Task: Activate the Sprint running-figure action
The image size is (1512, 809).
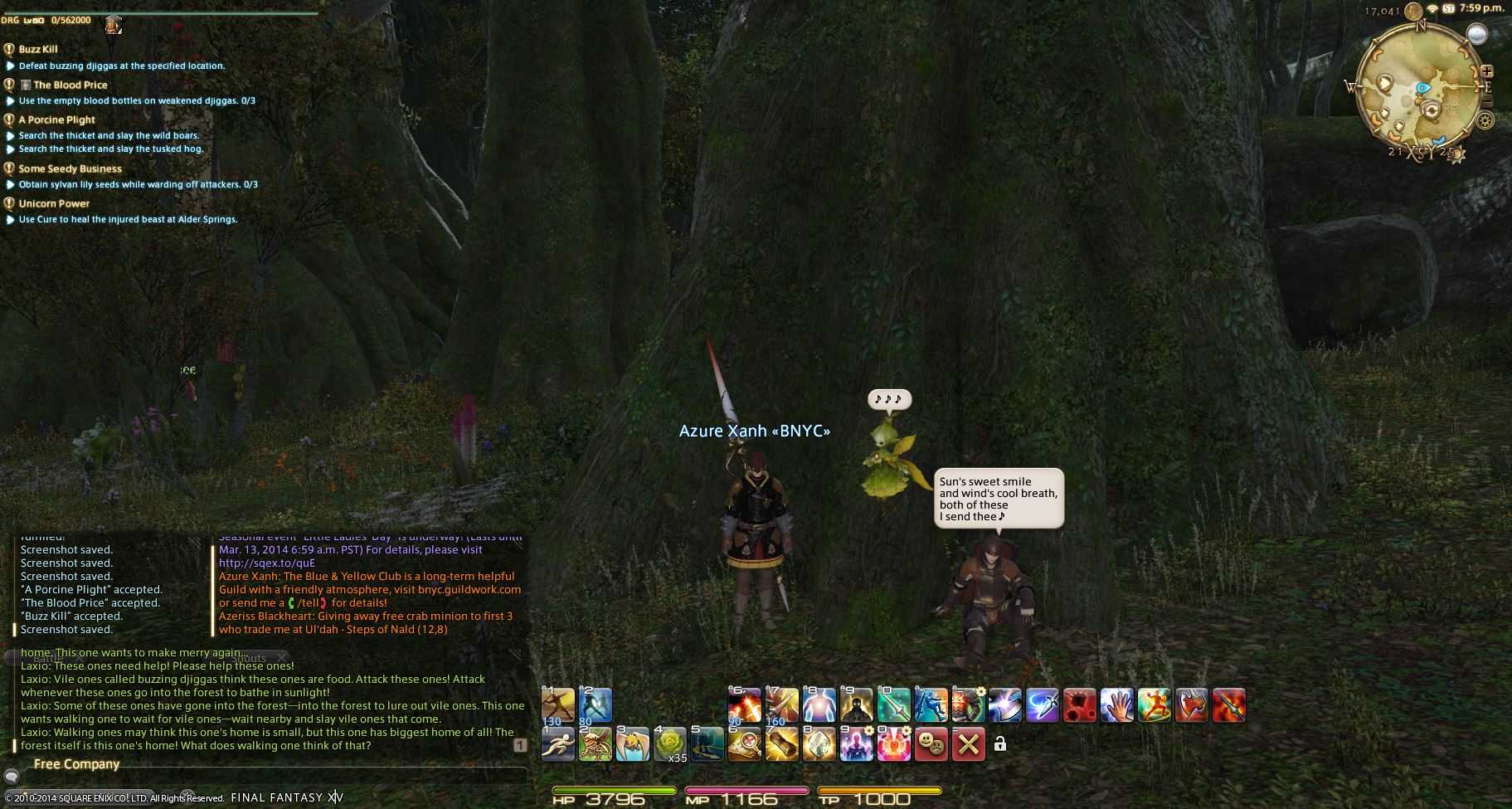Action: tap(557, 744)
